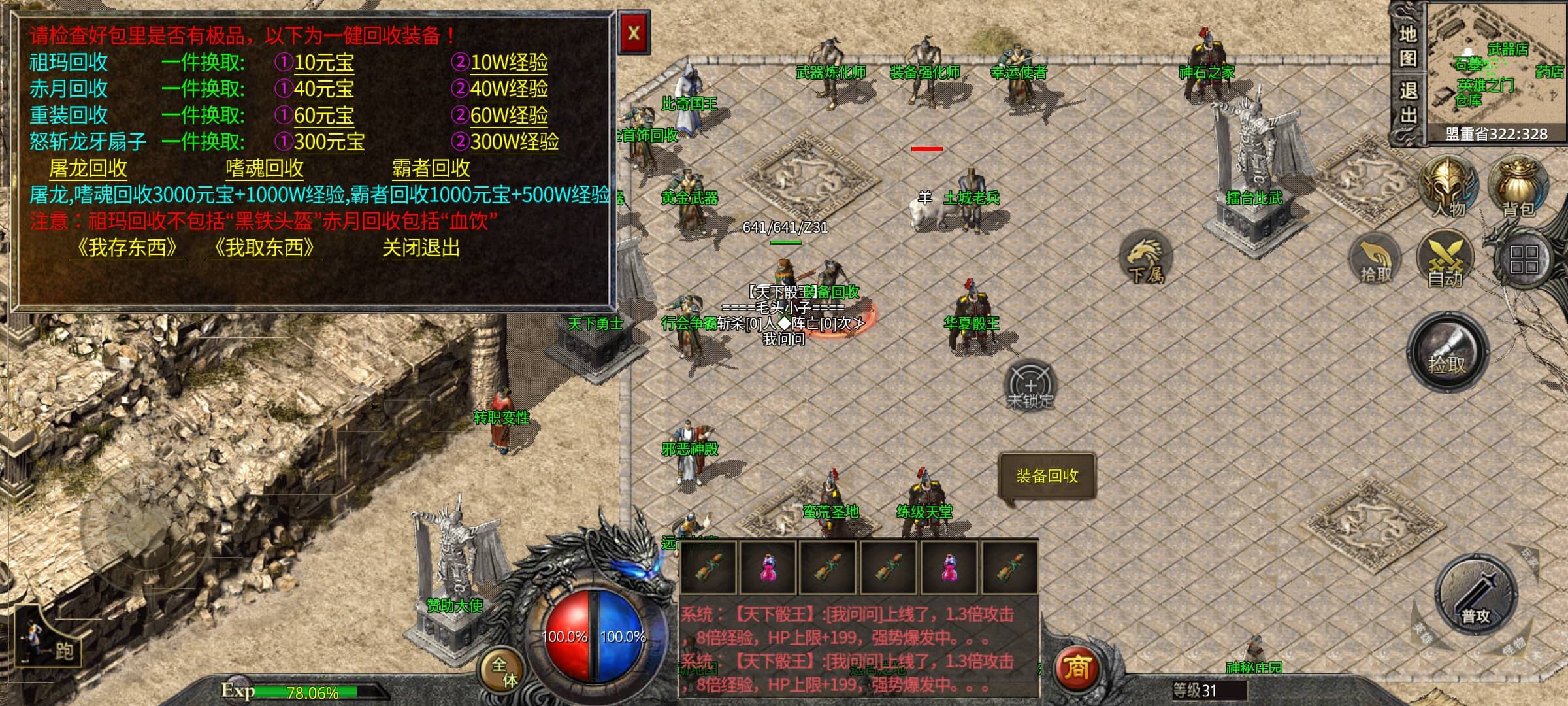Open the 背包 bag icon
1568x706 pixels.
[x=1518, y=186]
